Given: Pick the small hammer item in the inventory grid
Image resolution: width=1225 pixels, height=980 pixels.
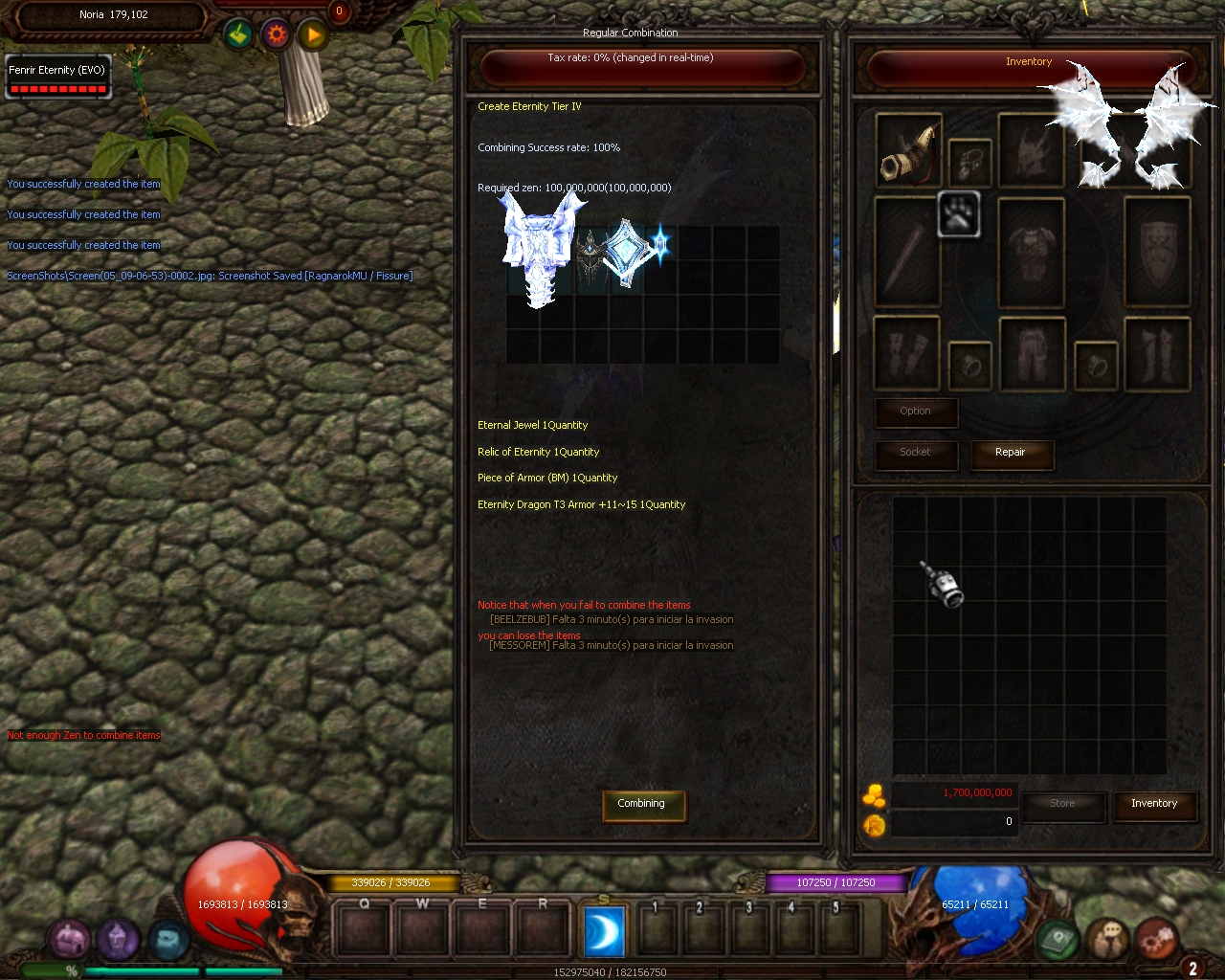Looking at the screenshot, I should tap(943, 583).
